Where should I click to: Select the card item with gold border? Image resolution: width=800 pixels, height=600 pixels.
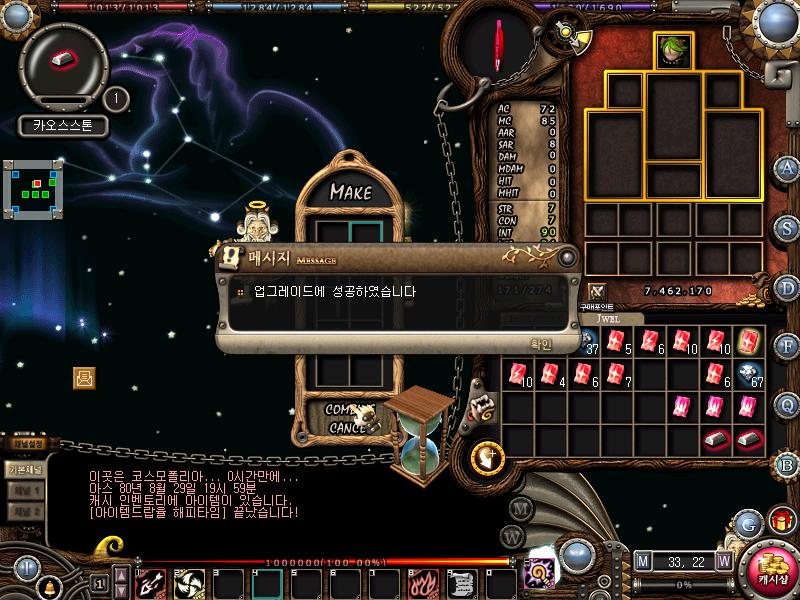pyautogui.click(x=748, y=341)
